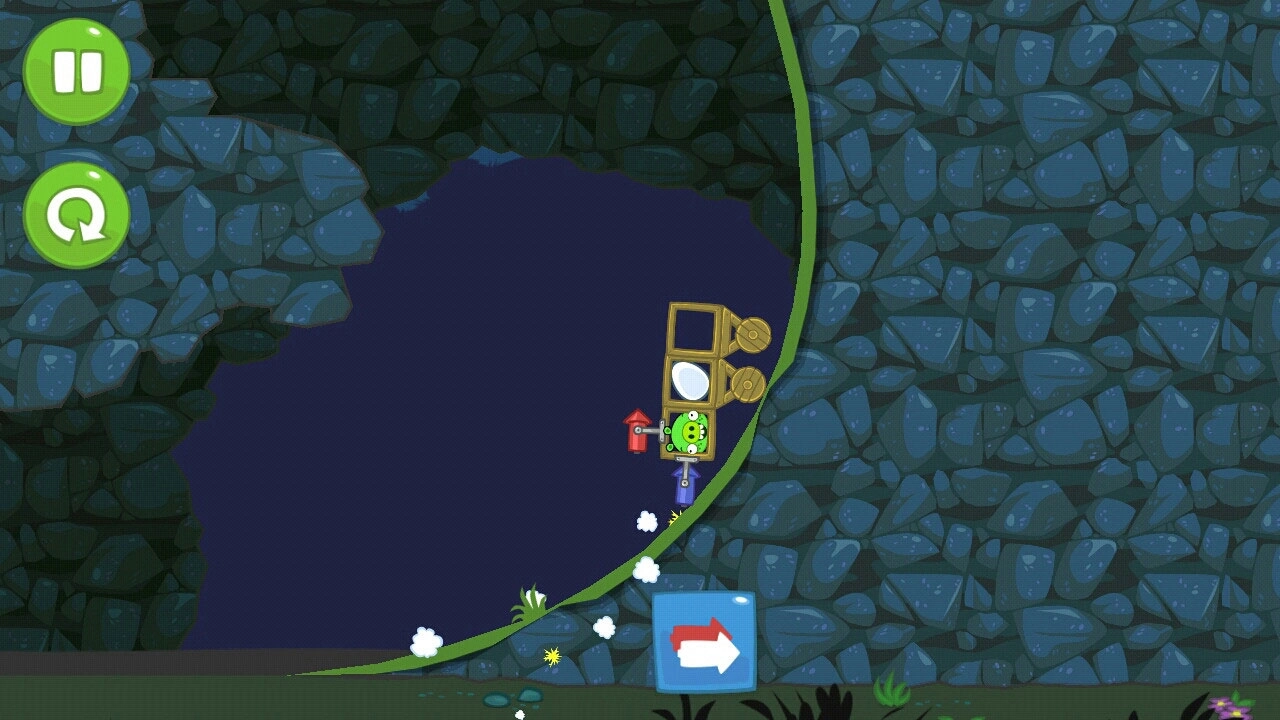Pause the game with the green button

(x=77, y=71)
